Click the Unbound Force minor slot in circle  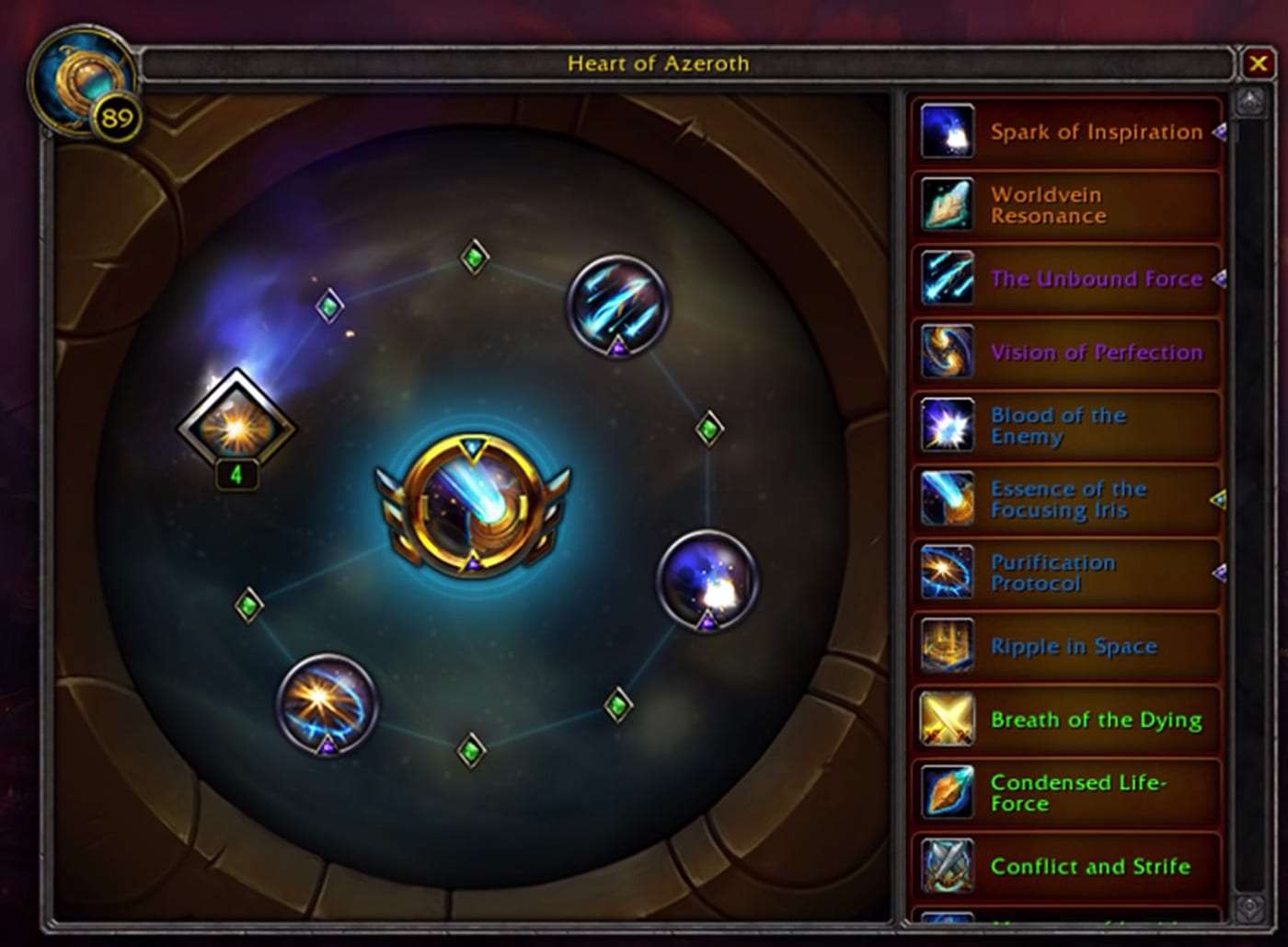point(616,305)
